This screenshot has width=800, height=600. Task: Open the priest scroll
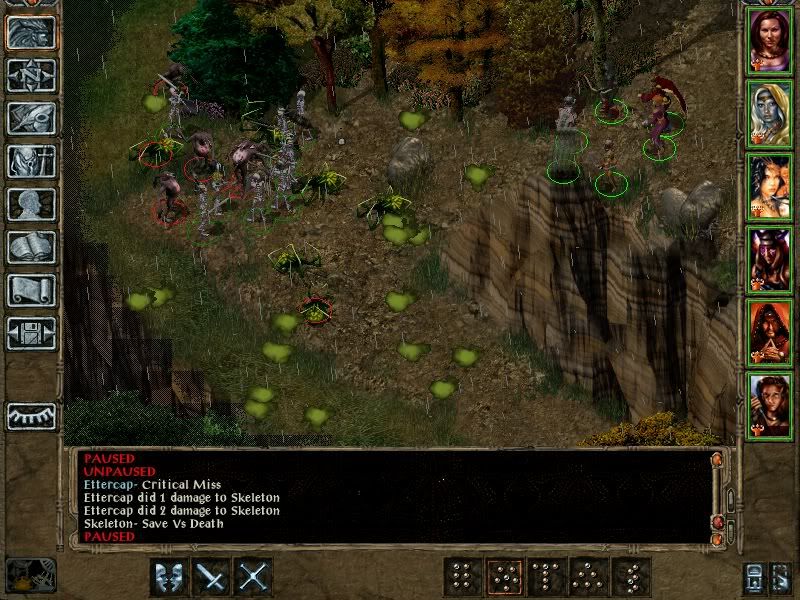pos(31,290)
